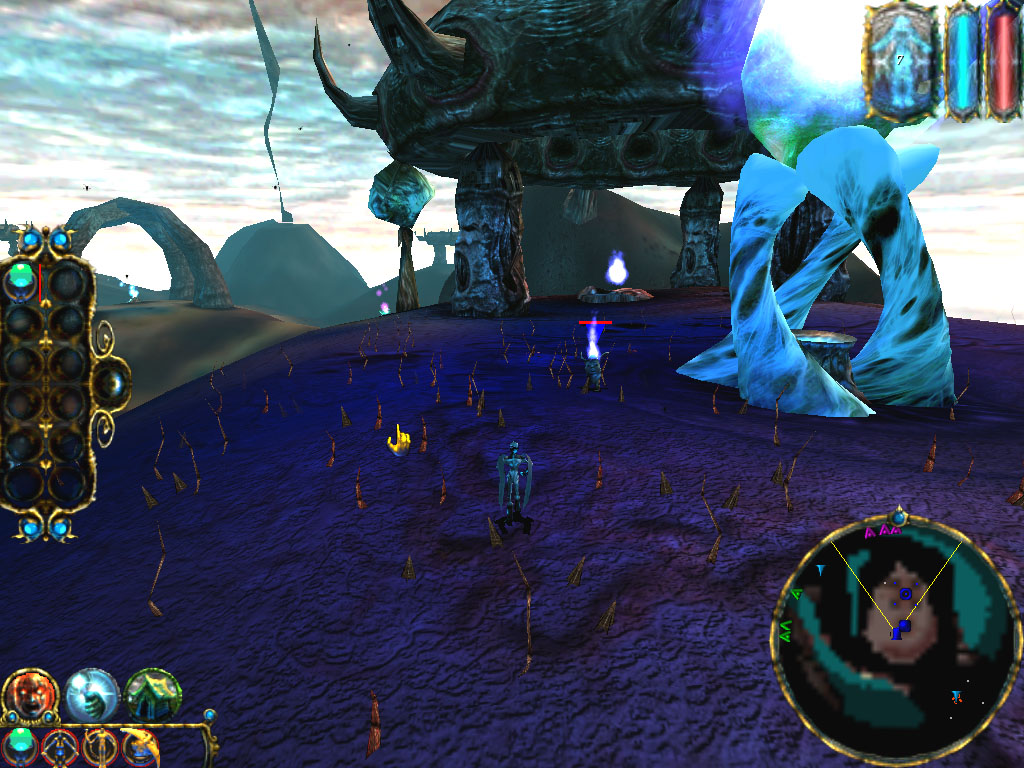
Task: Activate the golden standing figure spell icon
Action: pos(100,747)
